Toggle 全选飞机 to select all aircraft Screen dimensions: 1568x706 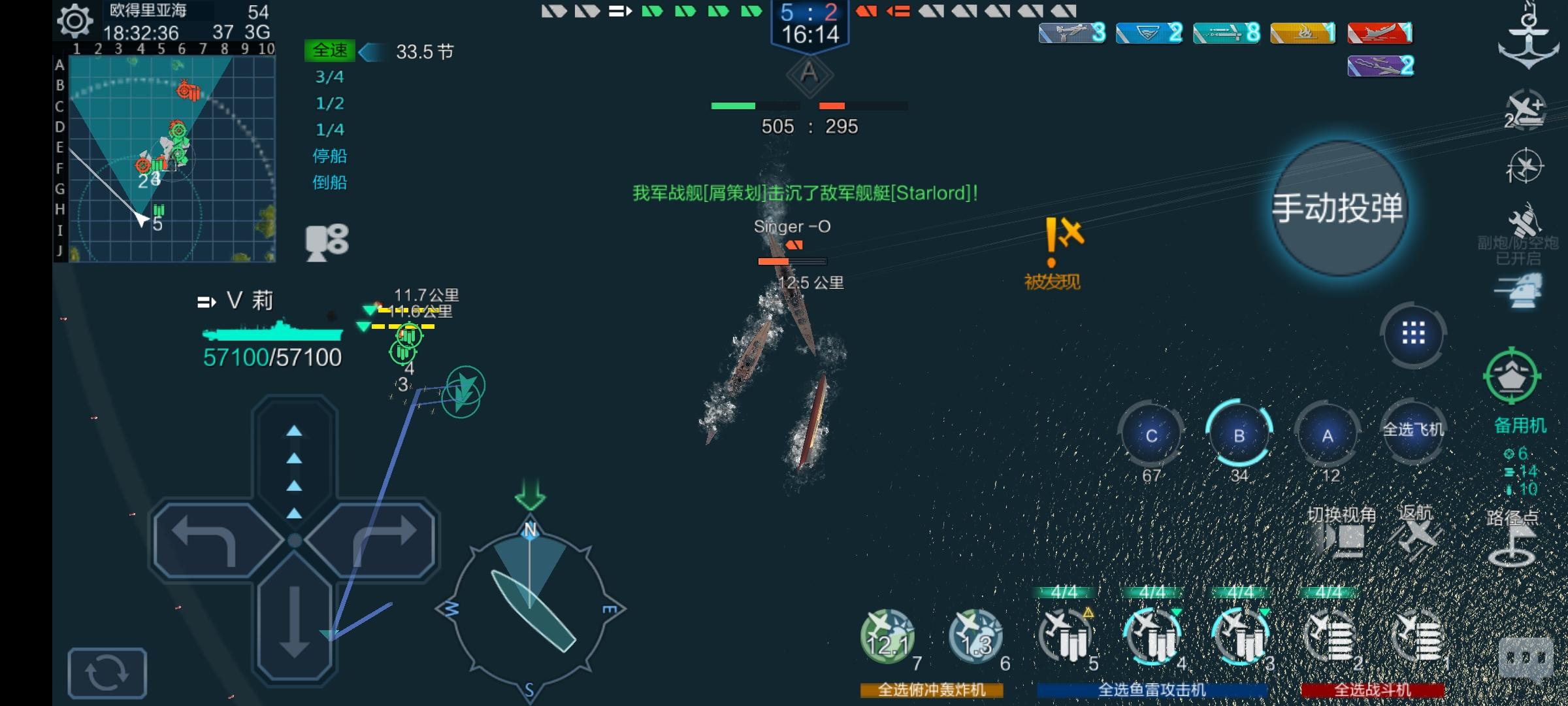coord(1412,428)
